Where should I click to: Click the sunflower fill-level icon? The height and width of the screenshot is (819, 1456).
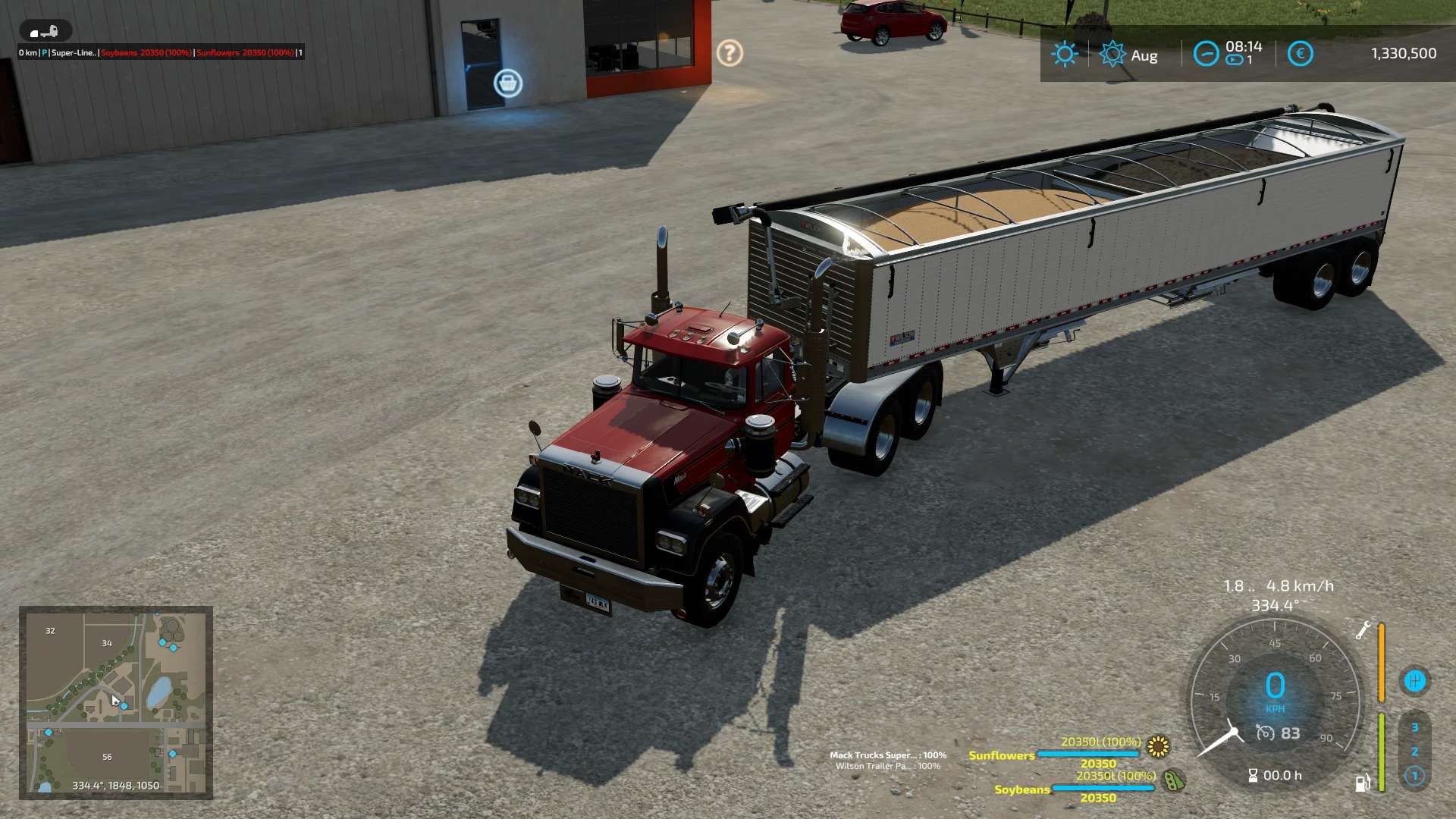click(x=1158, y=747)
